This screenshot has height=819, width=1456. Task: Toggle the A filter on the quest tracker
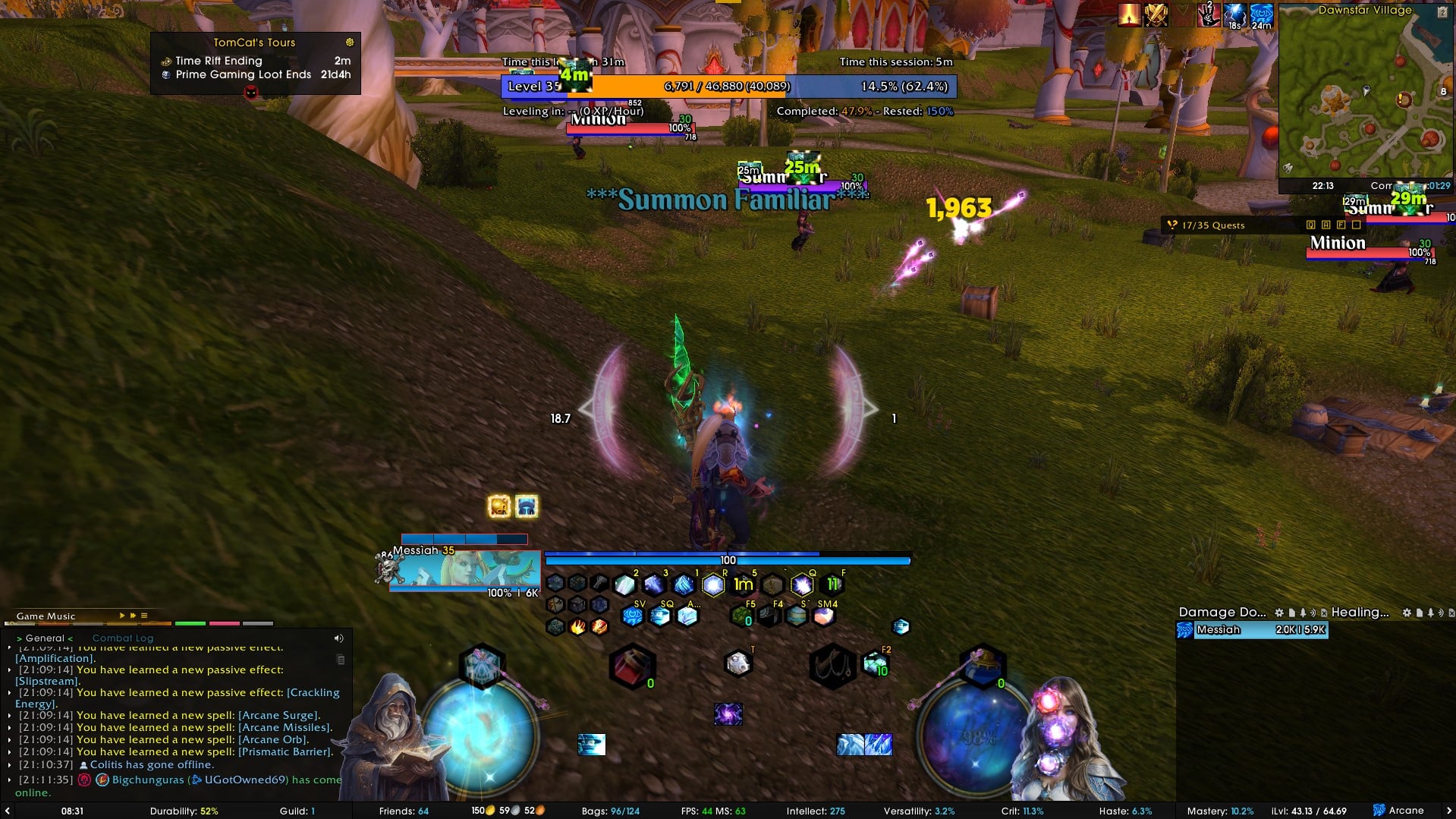pyautogui.click(x=1325, y=225)
